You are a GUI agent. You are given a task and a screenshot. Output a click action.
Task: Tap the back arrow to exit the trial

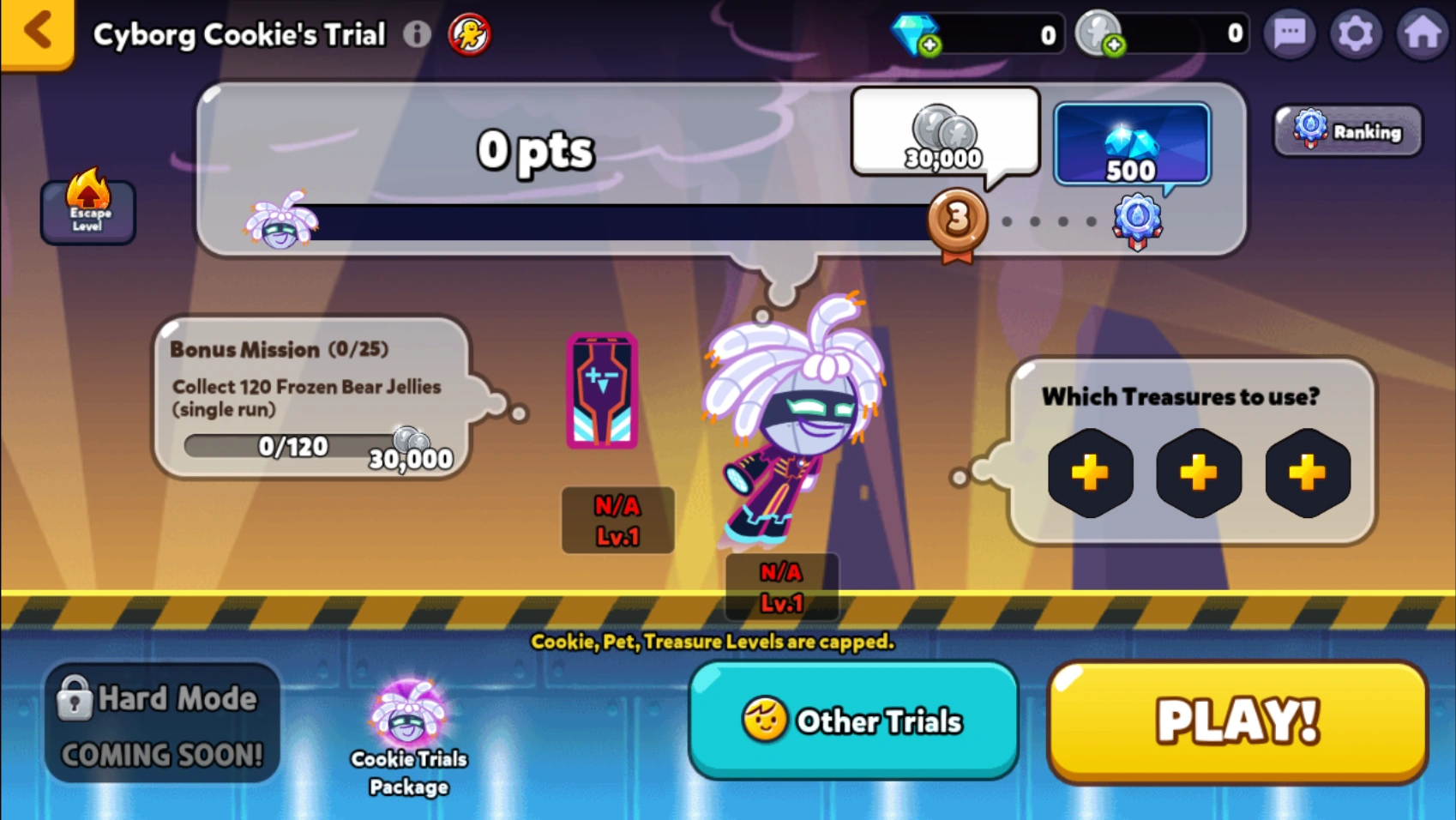coord(36,31)
